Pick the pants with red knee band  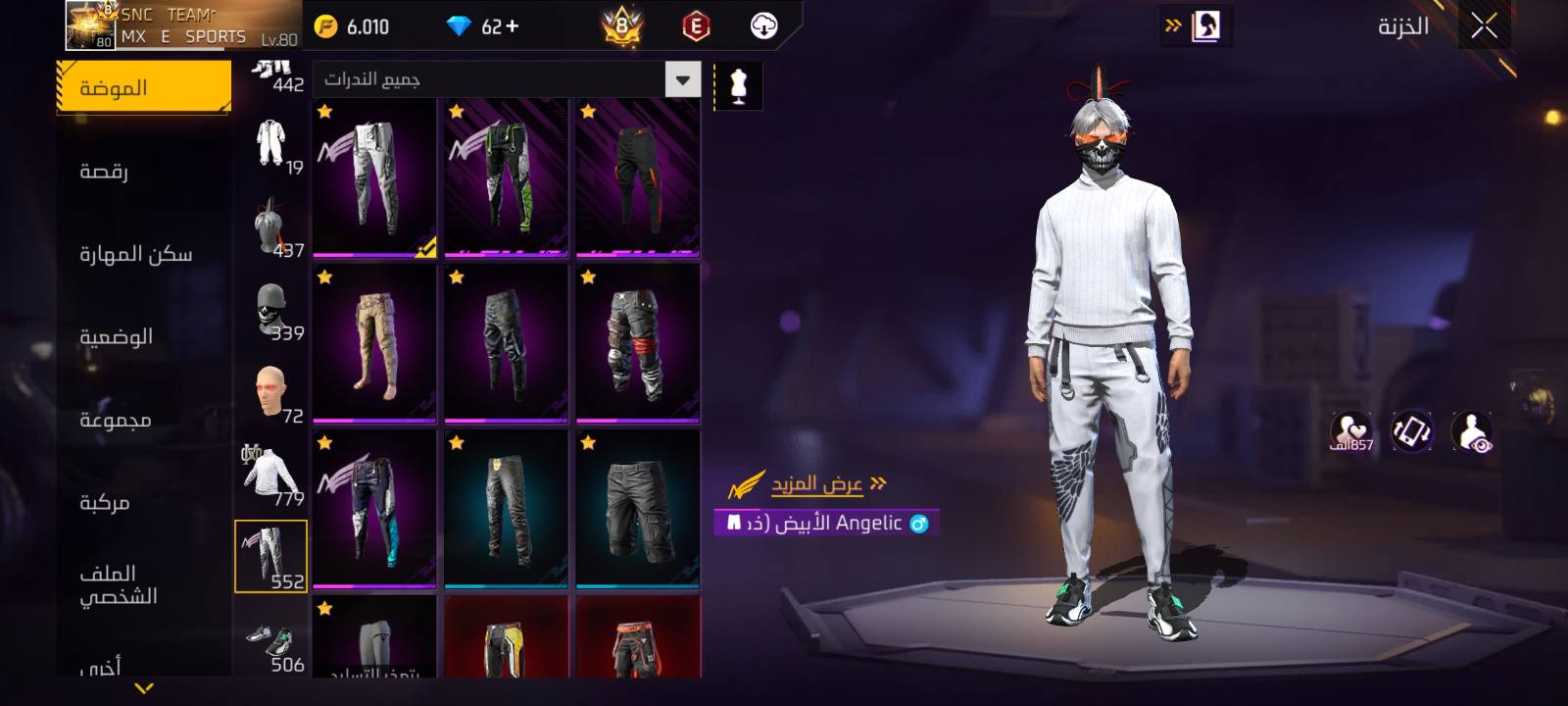coord(637,343)
